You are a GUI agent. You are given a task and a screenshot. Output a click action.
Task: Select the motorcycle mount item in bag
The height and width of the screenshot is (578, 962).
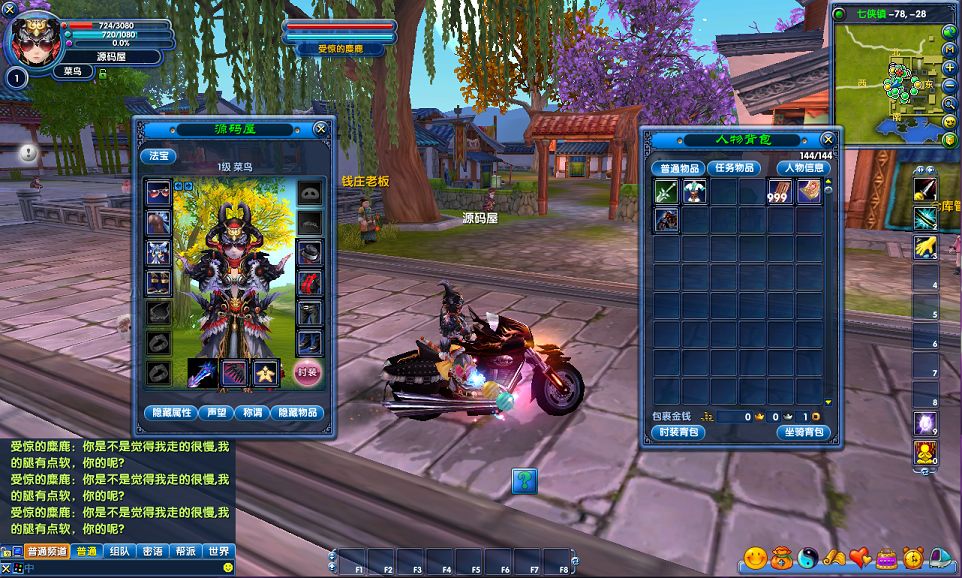[666, 220]
